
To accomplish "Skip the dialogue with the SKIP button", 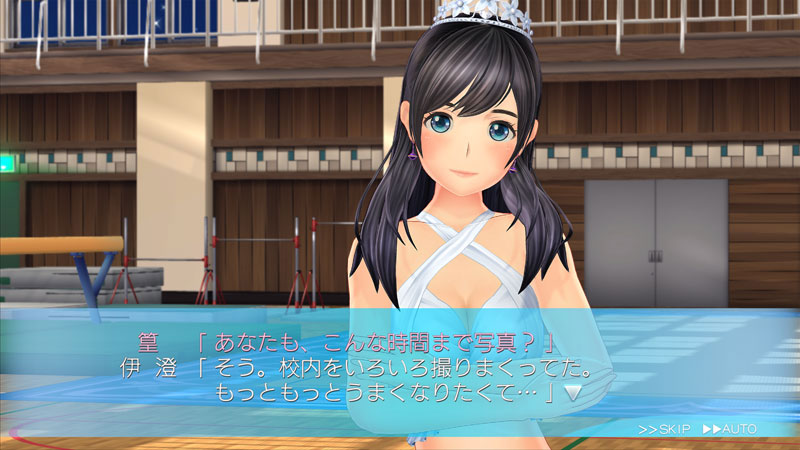I will pos(665,429).
